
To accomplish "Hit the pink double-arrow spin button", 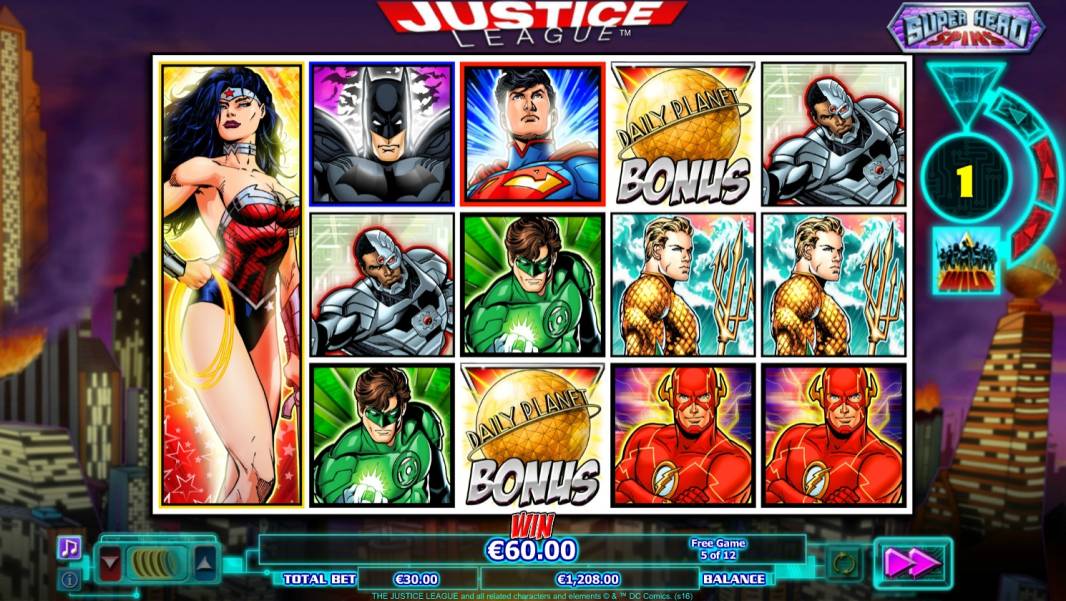I will (x=912, y=563).
